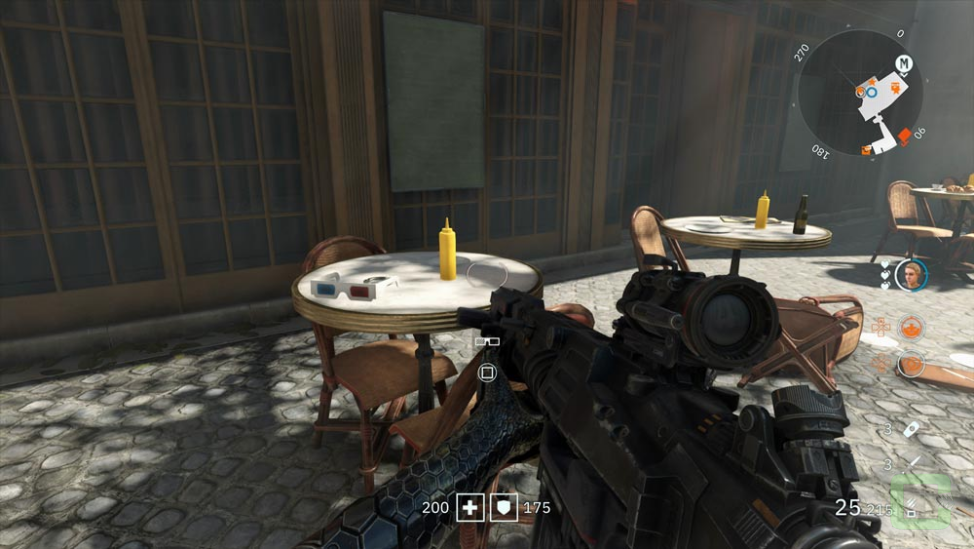This screenshot has width=974, height=549.
Task: Click the co-op partner portrait
Action: pyautogui.click(x=910, y=273)
